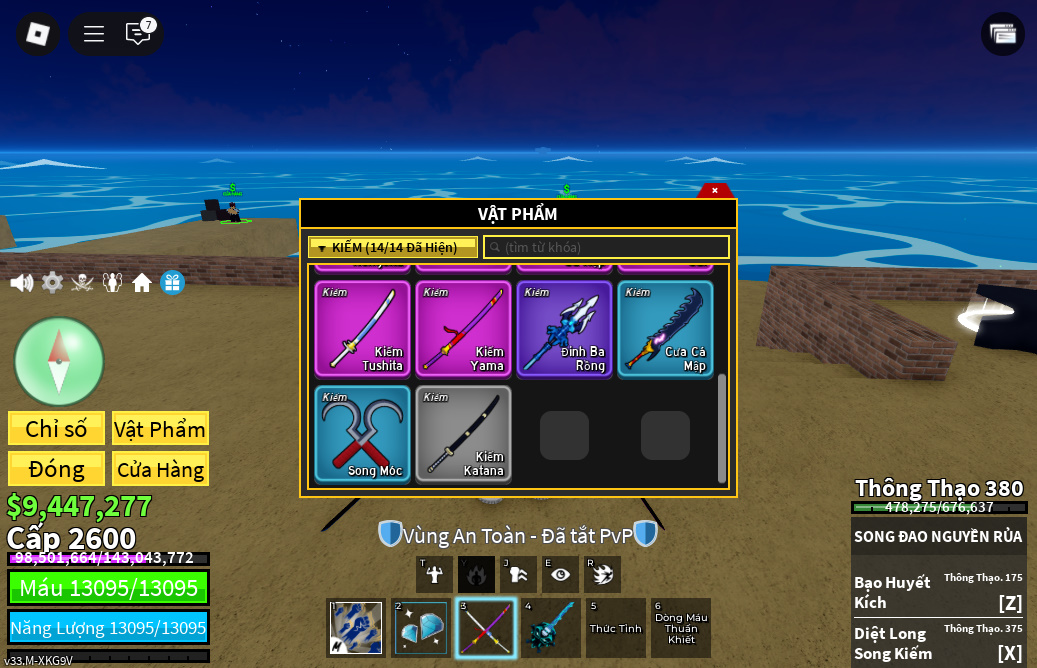This screenshot has height=668, width=1037.
Task: Open the Roblox chat button
Action: (138, 34)
